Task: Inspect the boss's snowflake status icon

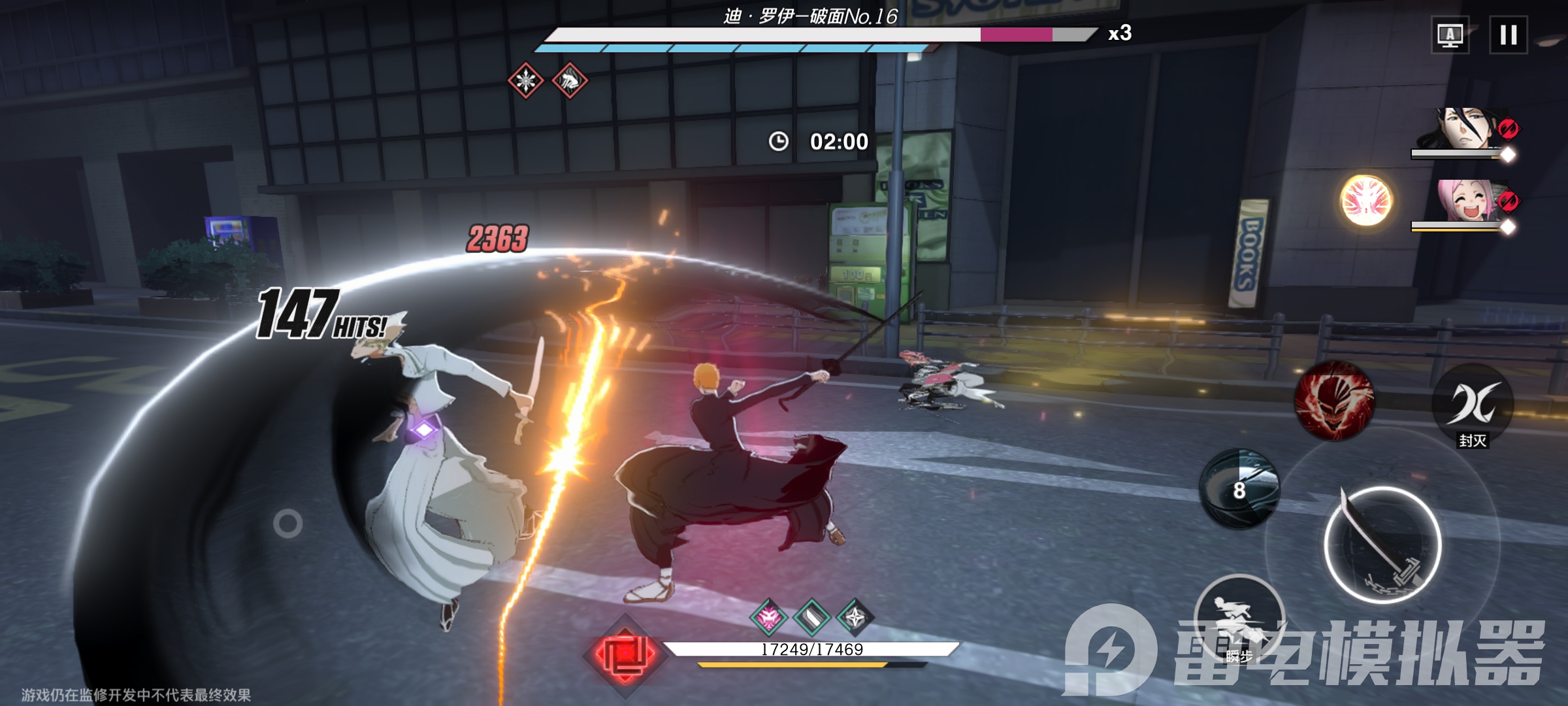Action: pos(526,81)
